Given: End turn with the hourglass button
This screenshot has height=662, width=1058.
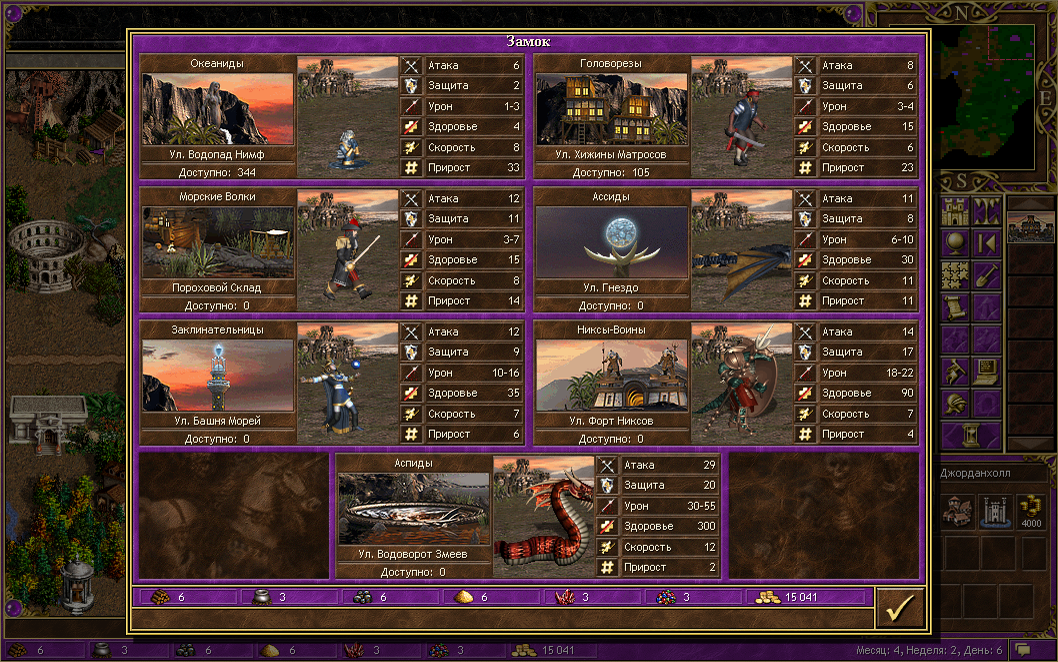Looking at the screenshot, I should [x=970, y=435].
